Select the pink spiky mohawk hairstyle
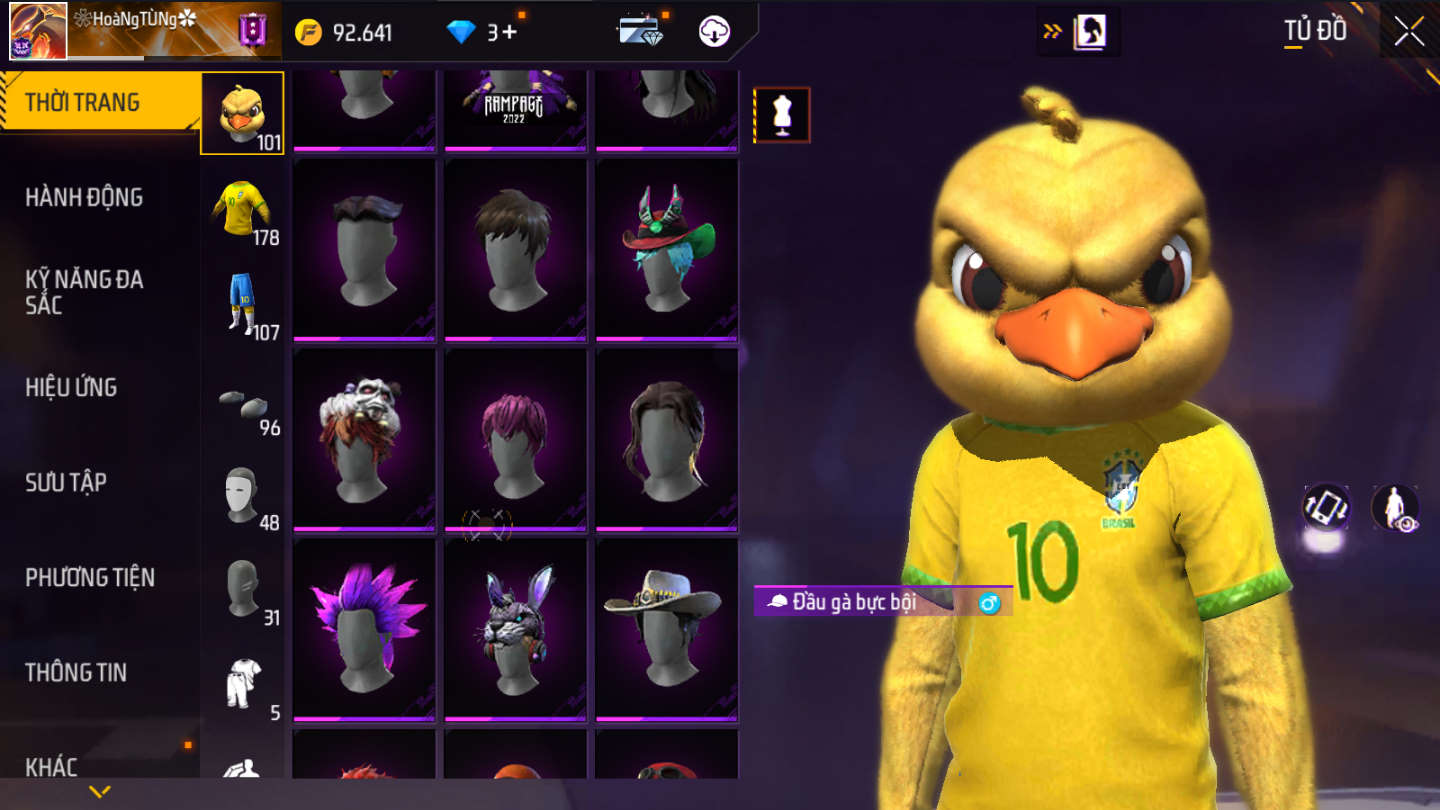The height and width of the screenshot is (810, 1440). [x=364, y=628]
